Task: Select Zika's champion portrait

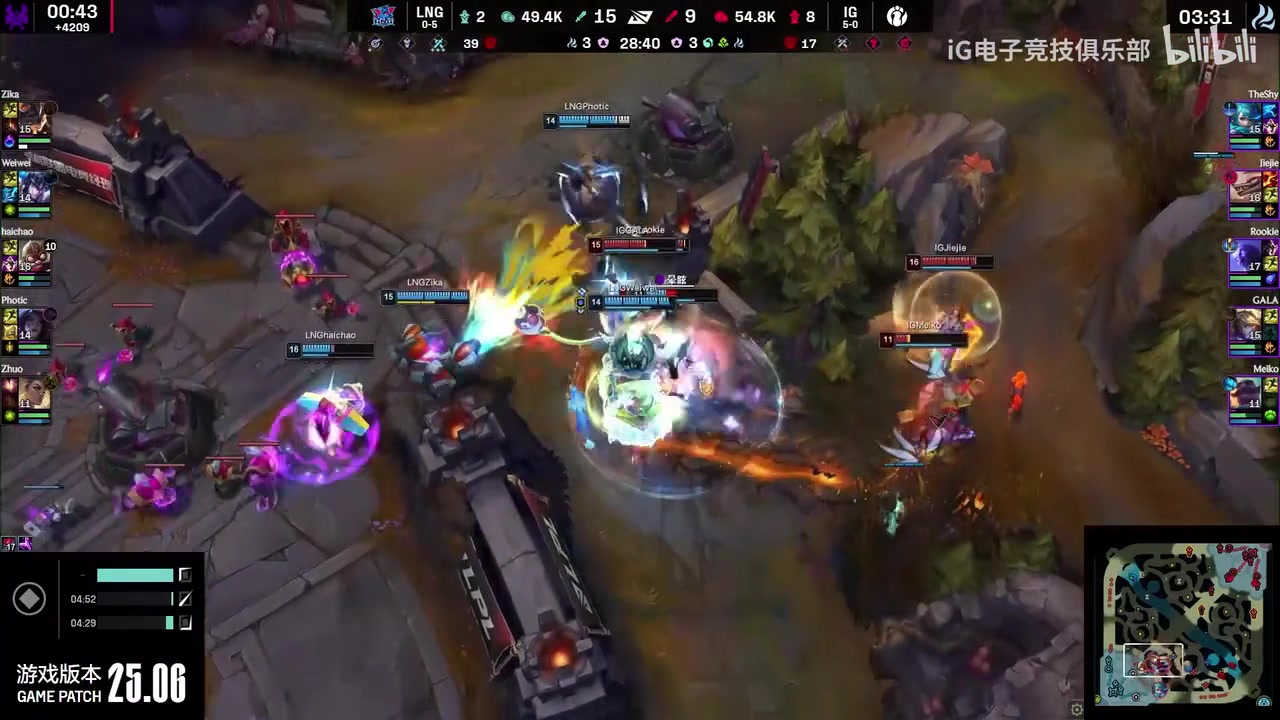Action: pos(35,119)
